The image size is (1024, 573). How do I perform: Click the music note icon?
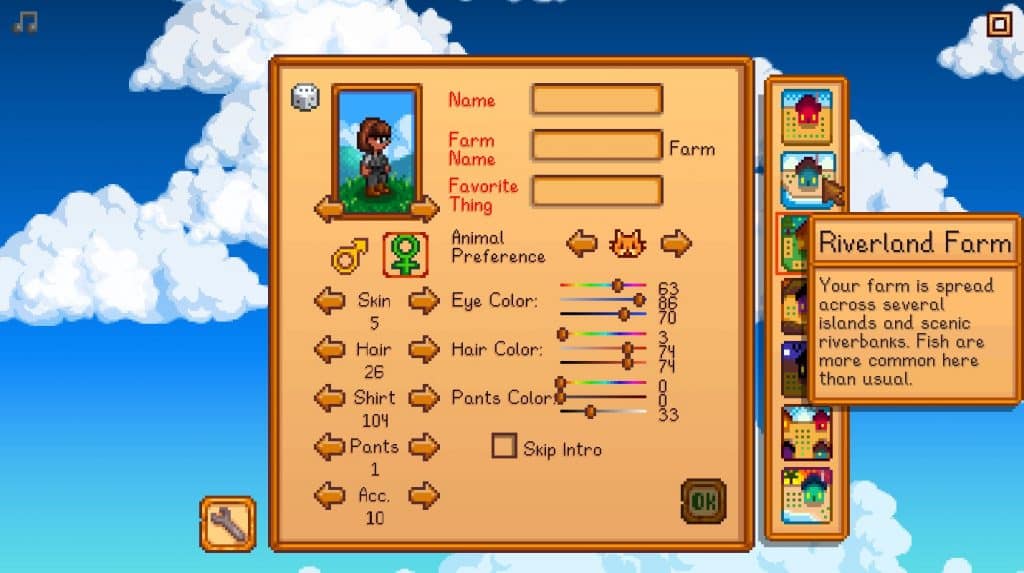pyautogui.click(x=26, y=22)
